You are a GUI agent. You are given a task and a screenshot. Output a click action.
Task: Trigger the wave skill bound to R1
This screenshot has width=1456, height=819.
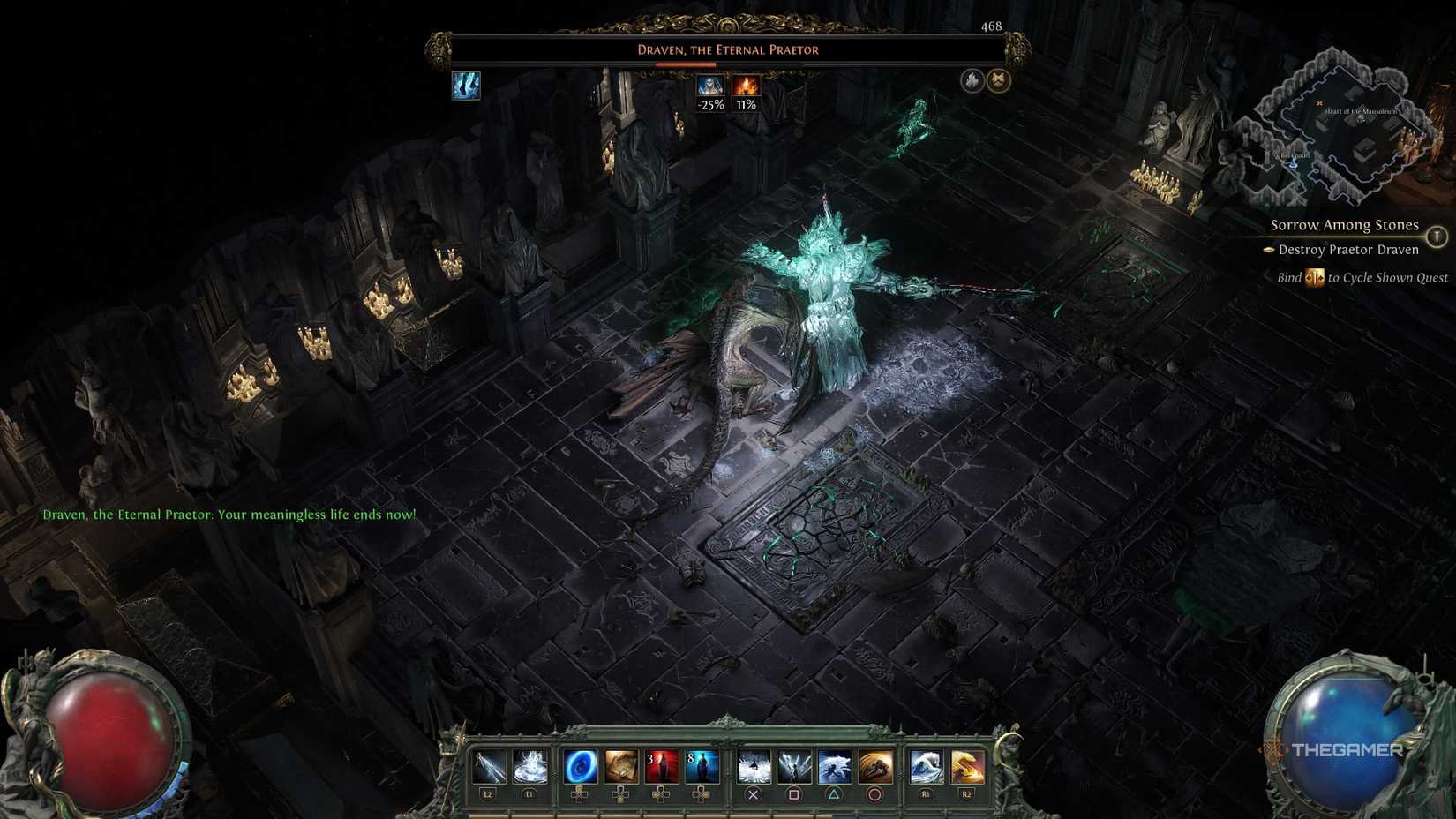pyautogui.click(x=927, y=767)
